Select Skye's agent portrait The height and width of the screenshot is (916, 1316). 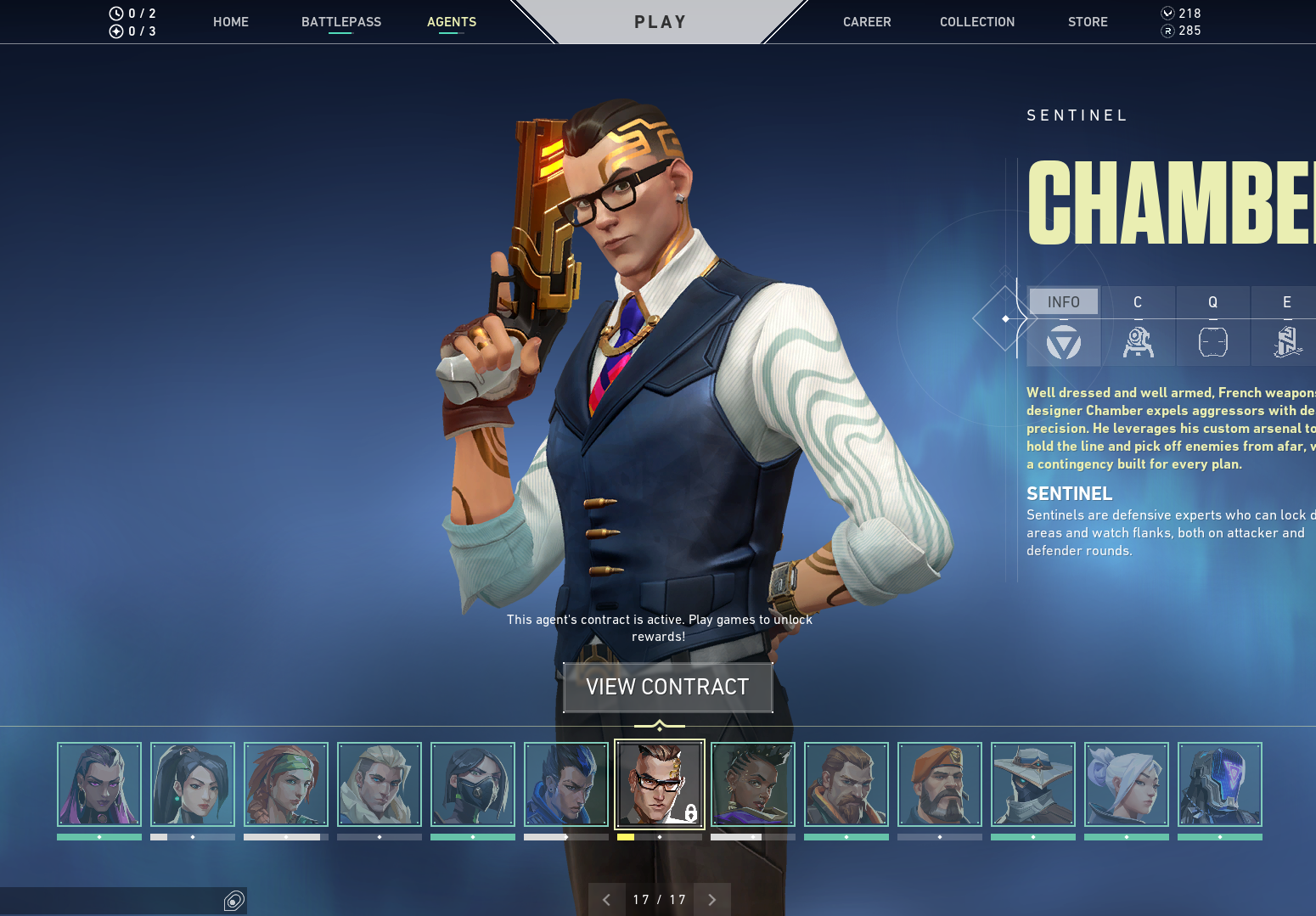click(x=286, y=784)
